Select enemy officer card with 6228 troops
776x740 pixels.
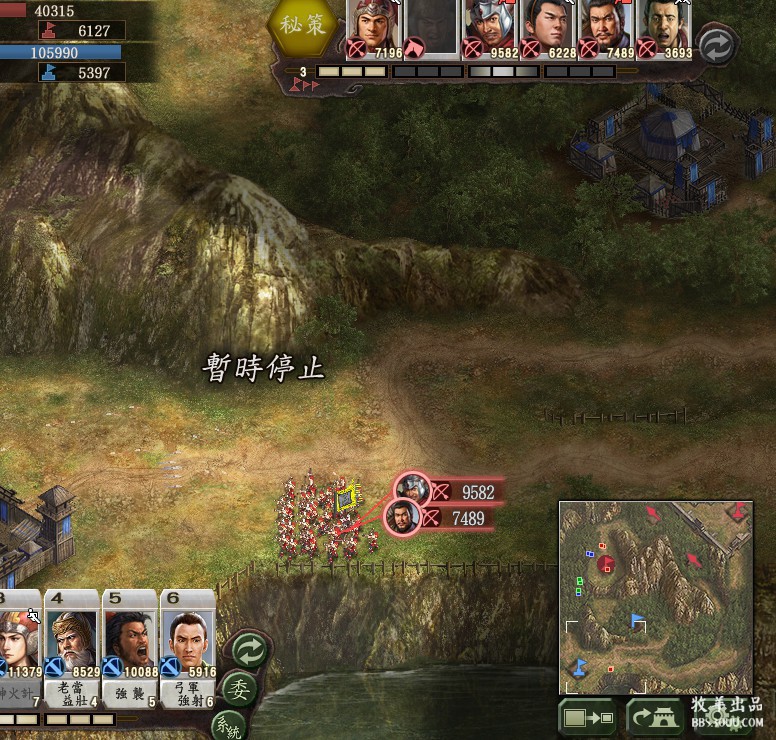coord(549,28)
